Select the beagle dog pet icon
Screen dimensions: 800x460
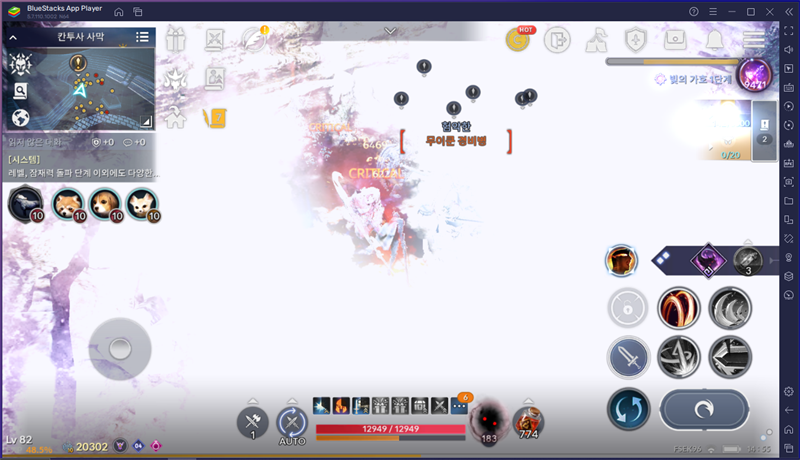click(x=101, y=203)
